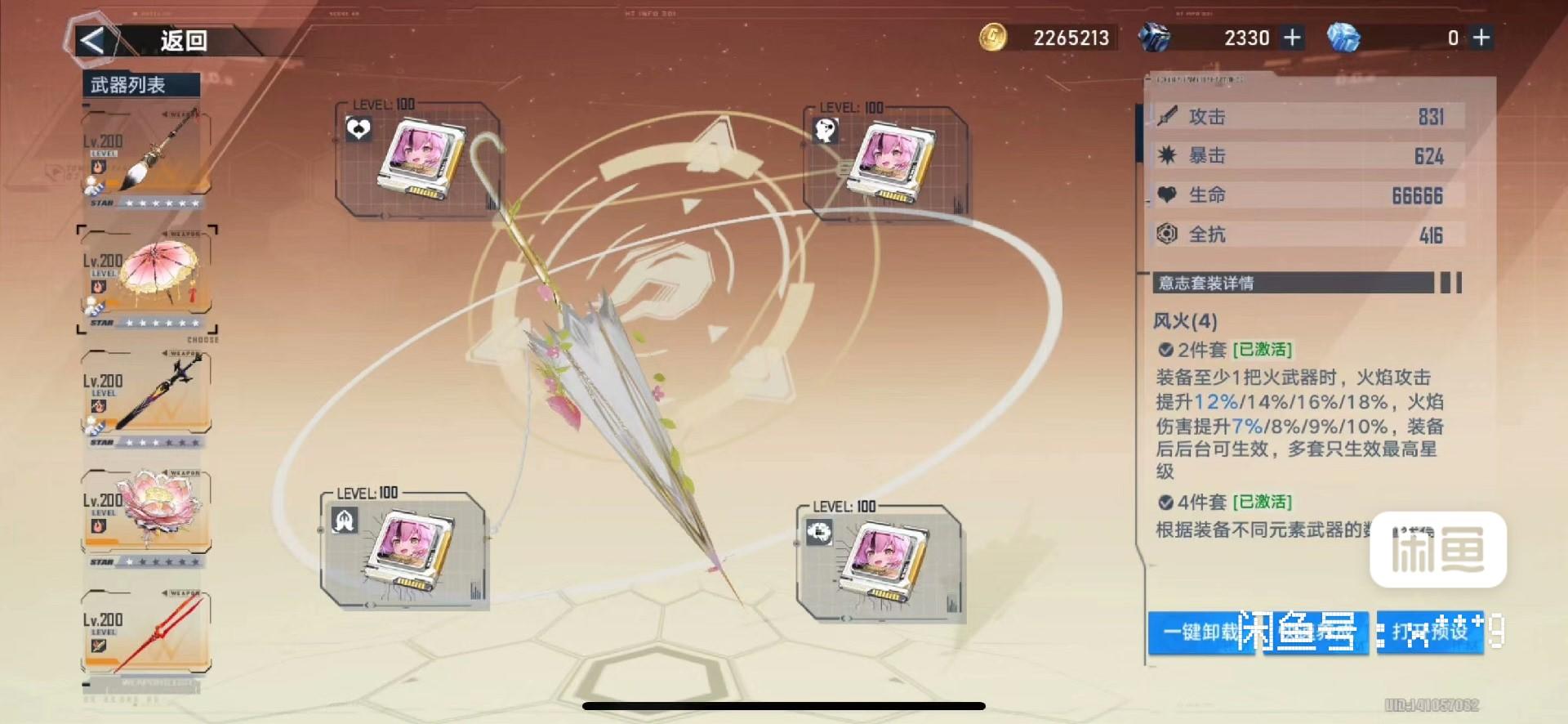Viewport: 1568px width, 724px height.
Task: Select the head equipment slot icon top right
Action: coord(827,129)
